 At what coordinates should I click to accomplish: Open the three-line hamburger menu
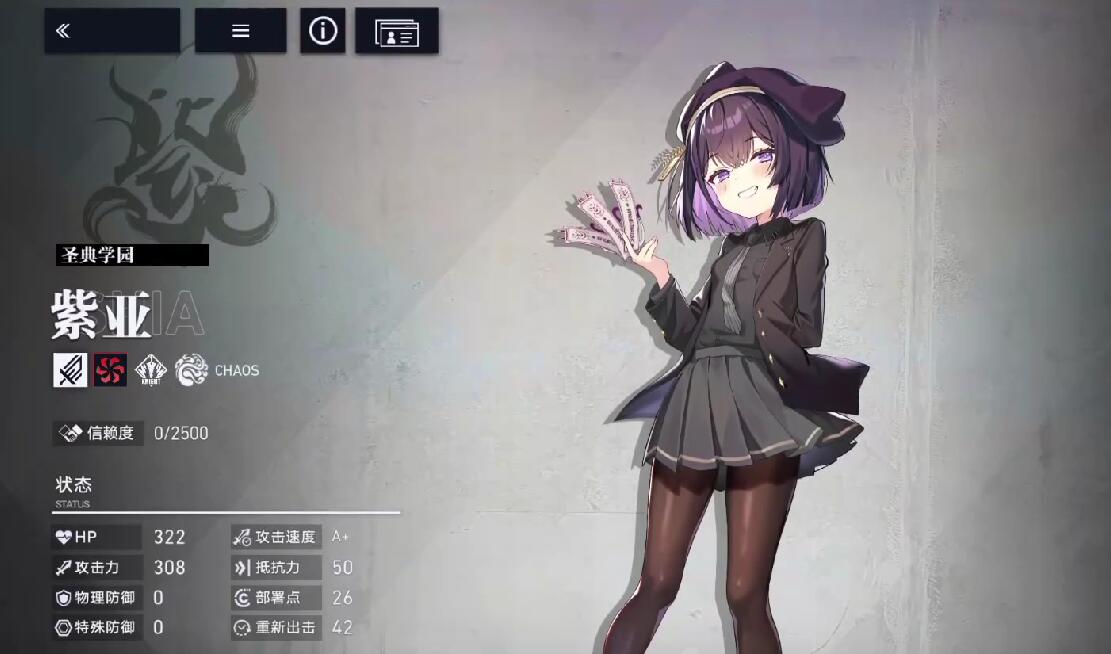(x=240, y=31)
